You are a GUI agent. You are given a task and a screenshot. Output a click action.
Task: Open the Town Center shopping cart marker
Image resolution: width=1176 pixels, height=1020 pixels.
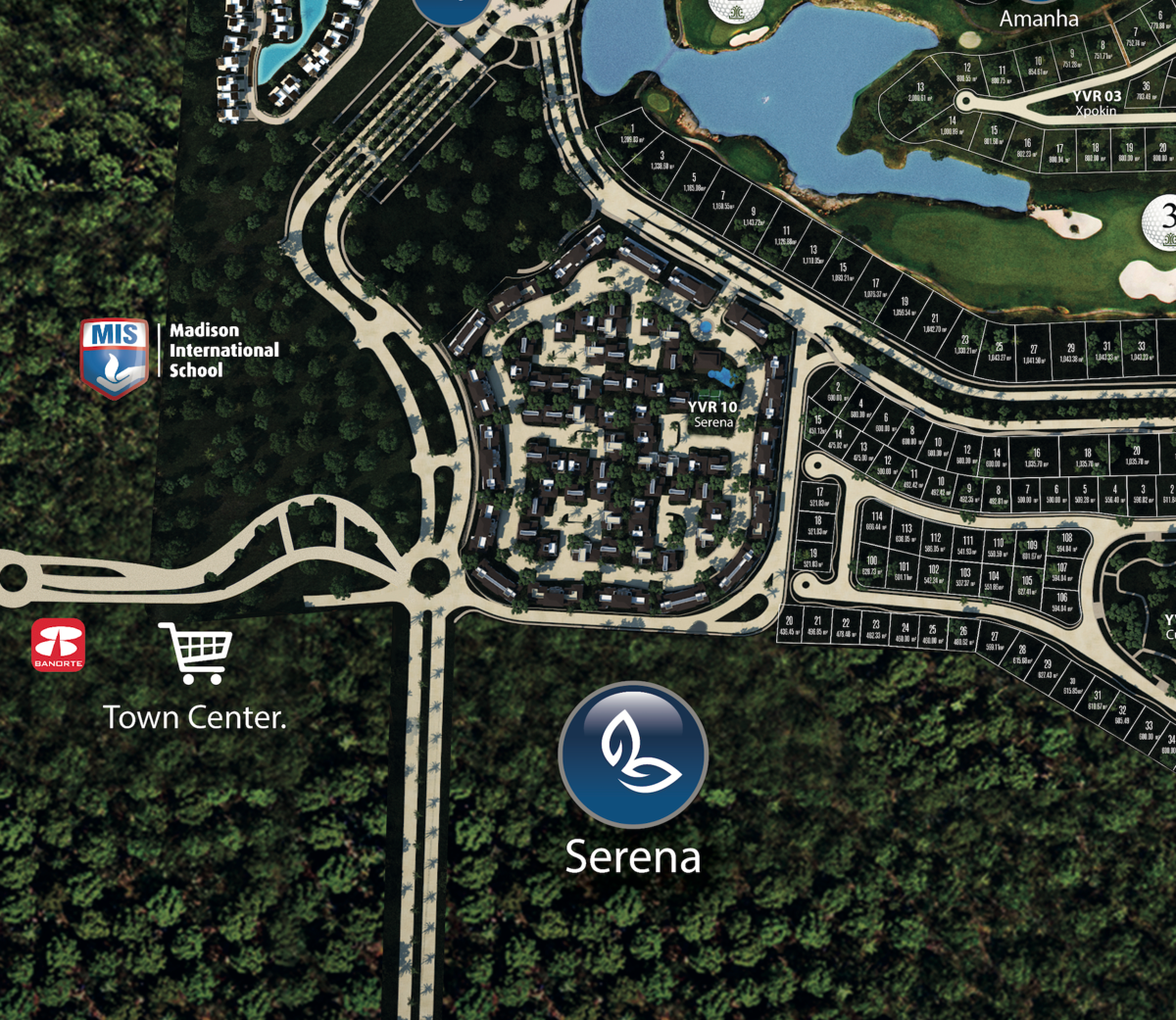(x=197, y=652)
